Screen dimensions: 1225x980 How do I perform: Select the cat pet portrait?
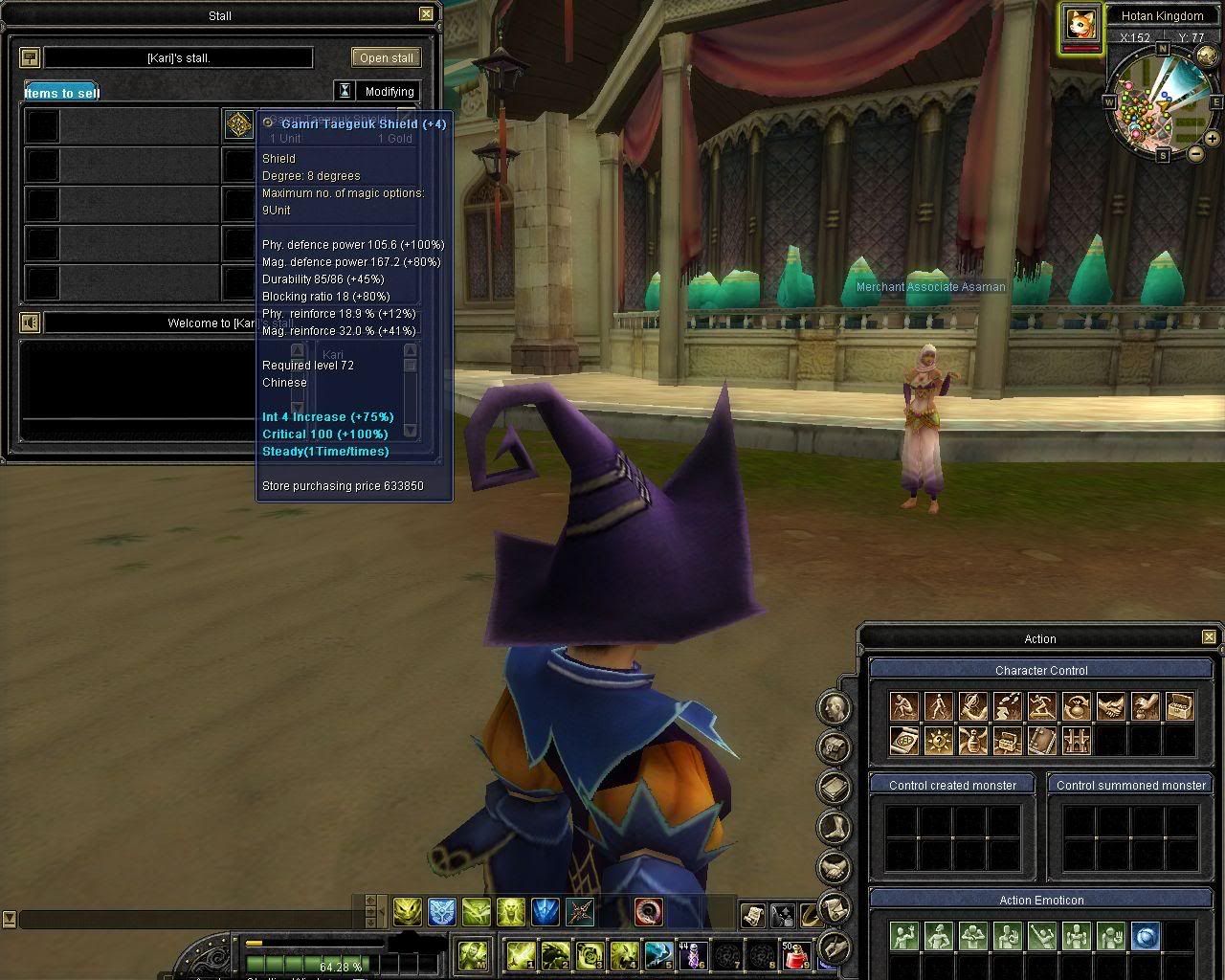[1080, 23]
